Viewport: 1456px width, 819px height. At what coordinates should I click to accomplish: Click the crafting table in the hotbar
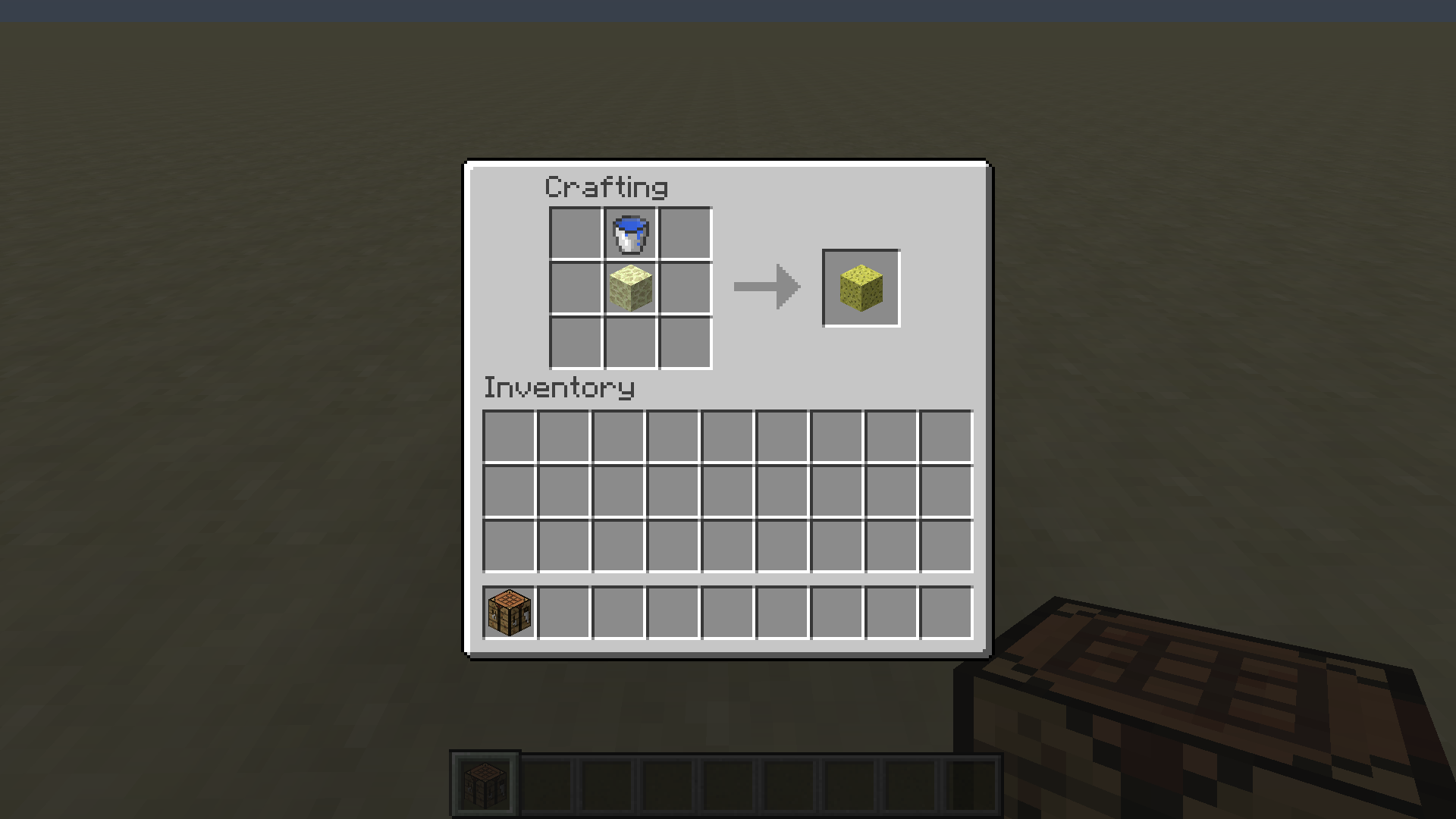[485, 783]
